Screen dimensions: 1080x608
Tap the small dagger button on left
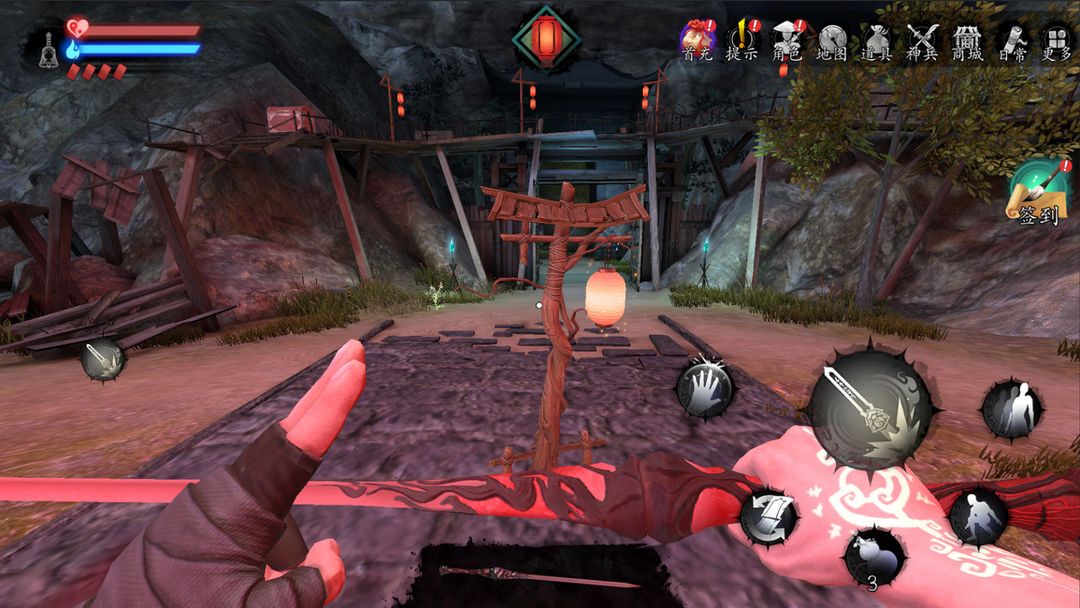[x=102, y=359]
